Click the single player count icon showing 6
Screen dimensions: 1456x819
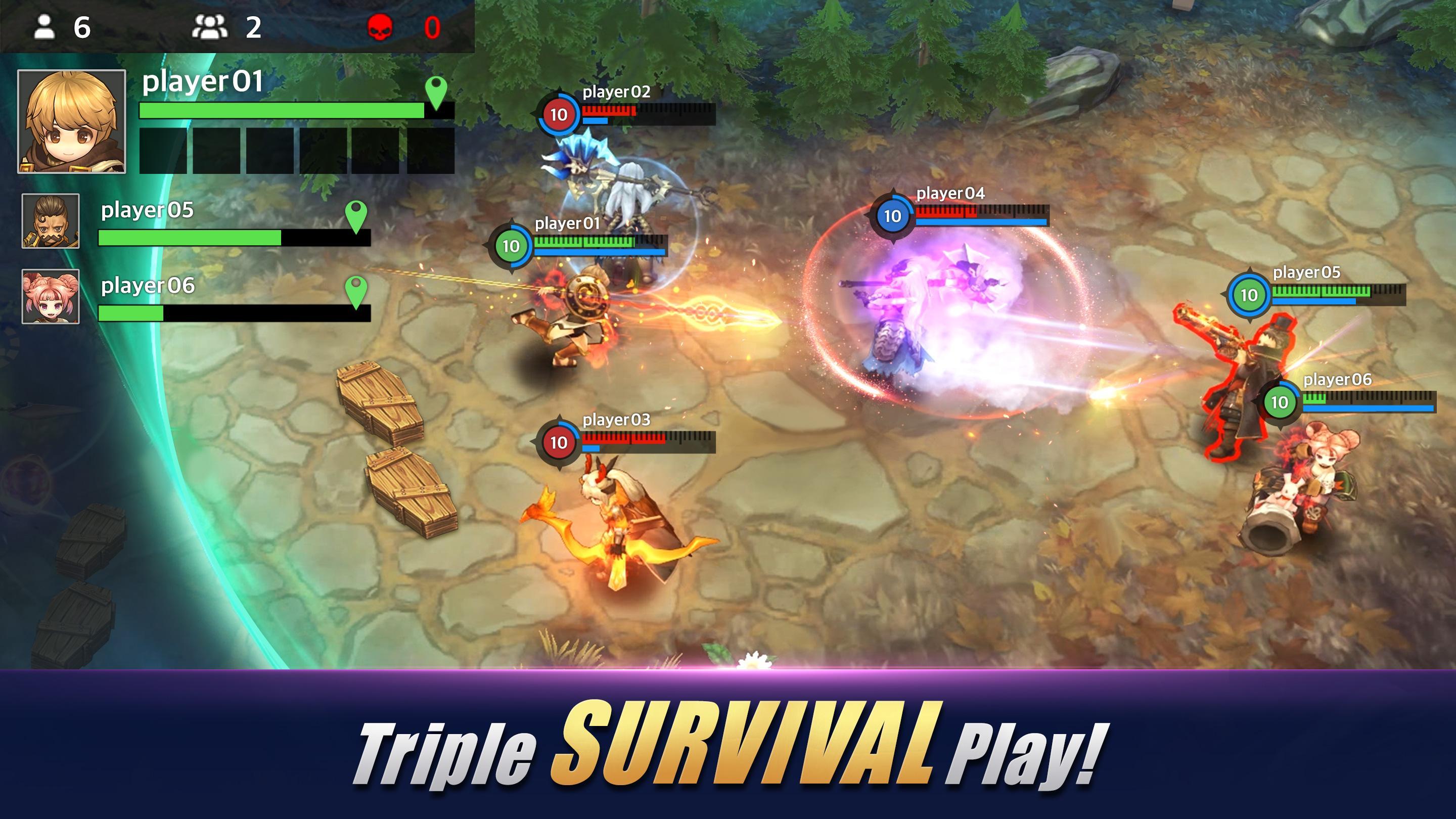tap(43, 26)
